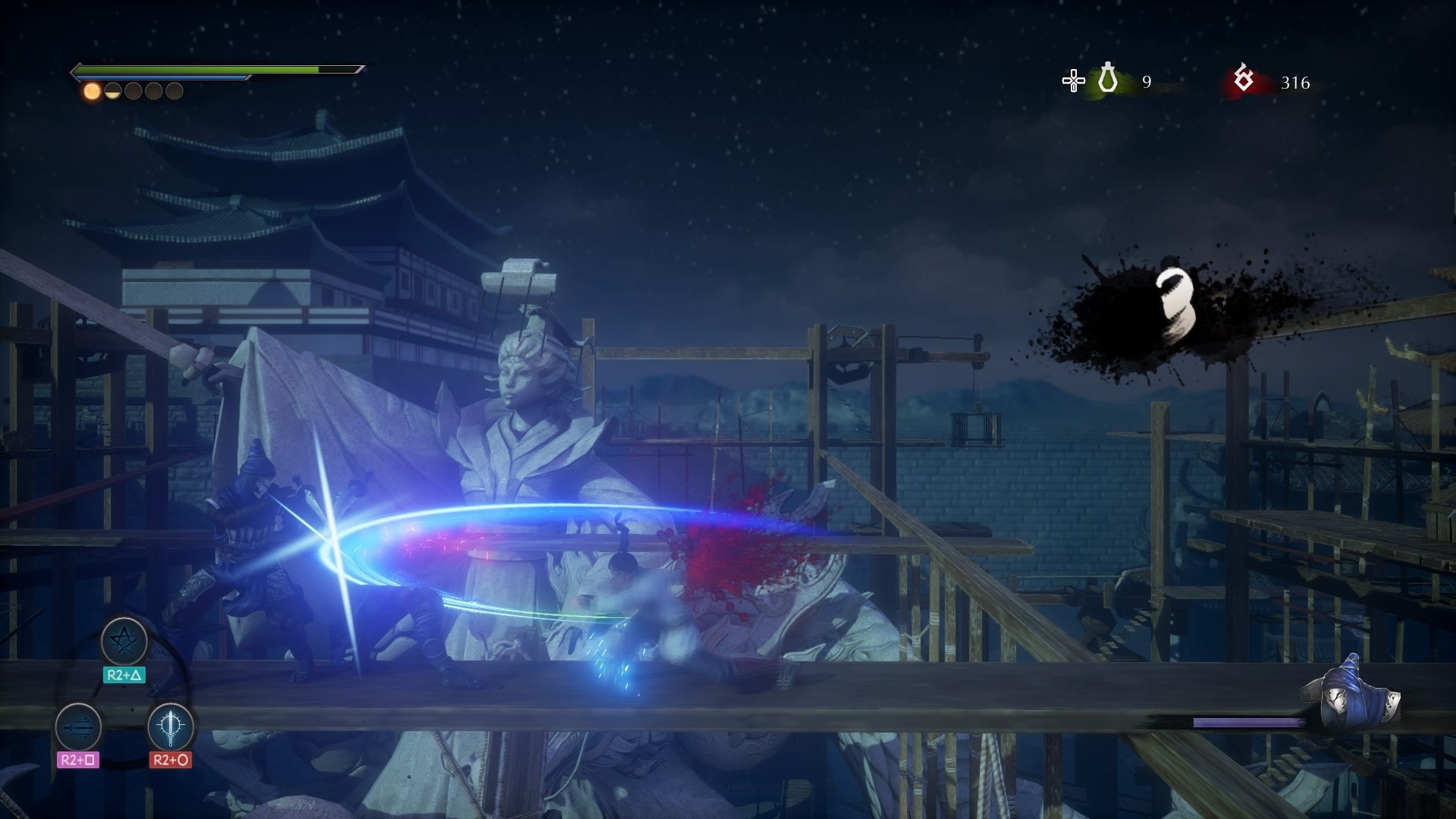Toggle the last empty pip in the charge row
The image size is (1456, 819).
[174, 93]
